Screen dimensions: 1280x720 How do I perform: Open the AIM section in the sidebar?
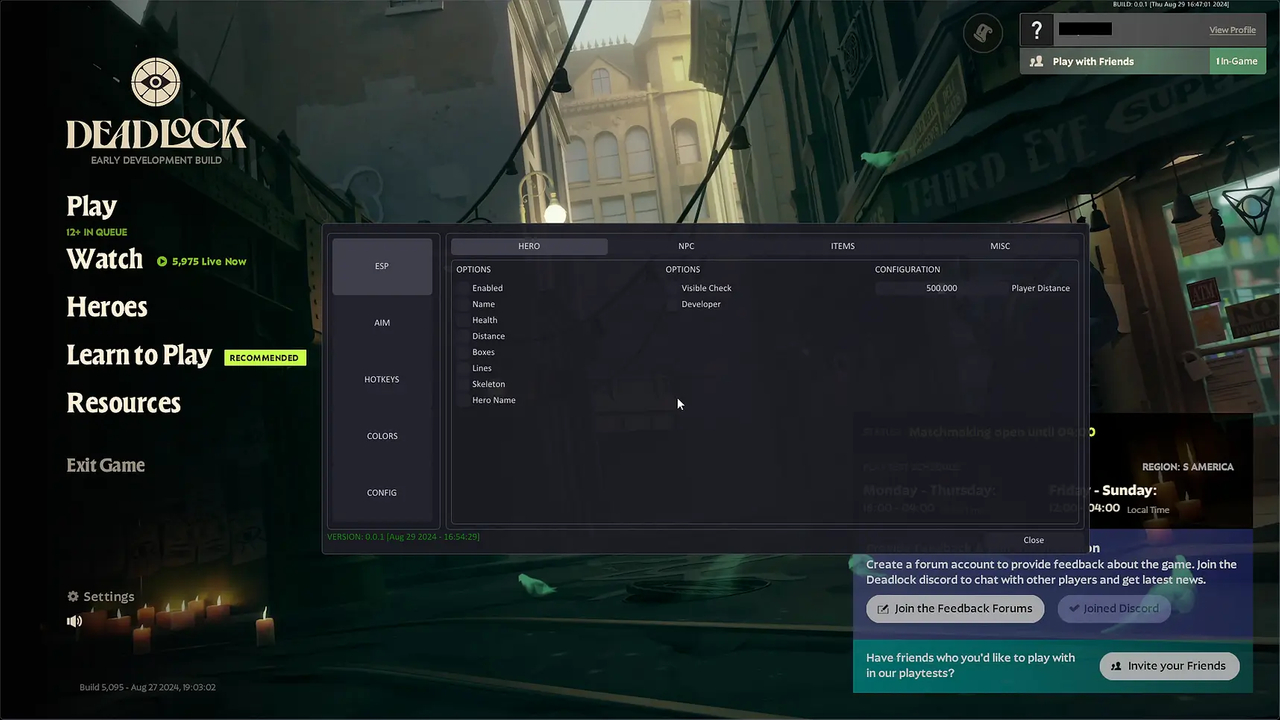(381, 322)
